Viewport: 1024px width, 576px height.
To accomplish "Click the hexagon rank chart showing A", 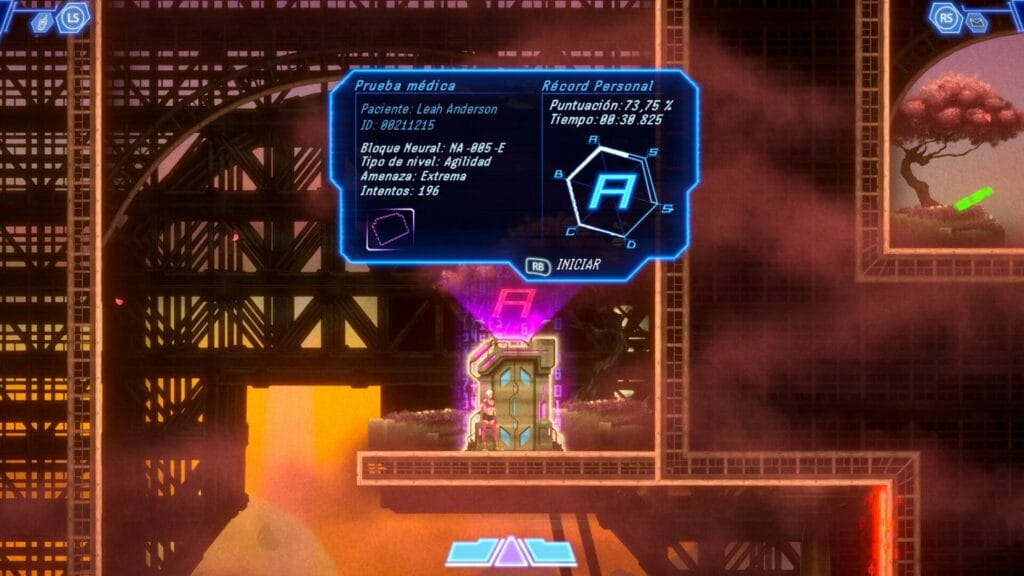I will tap(614, 191).
